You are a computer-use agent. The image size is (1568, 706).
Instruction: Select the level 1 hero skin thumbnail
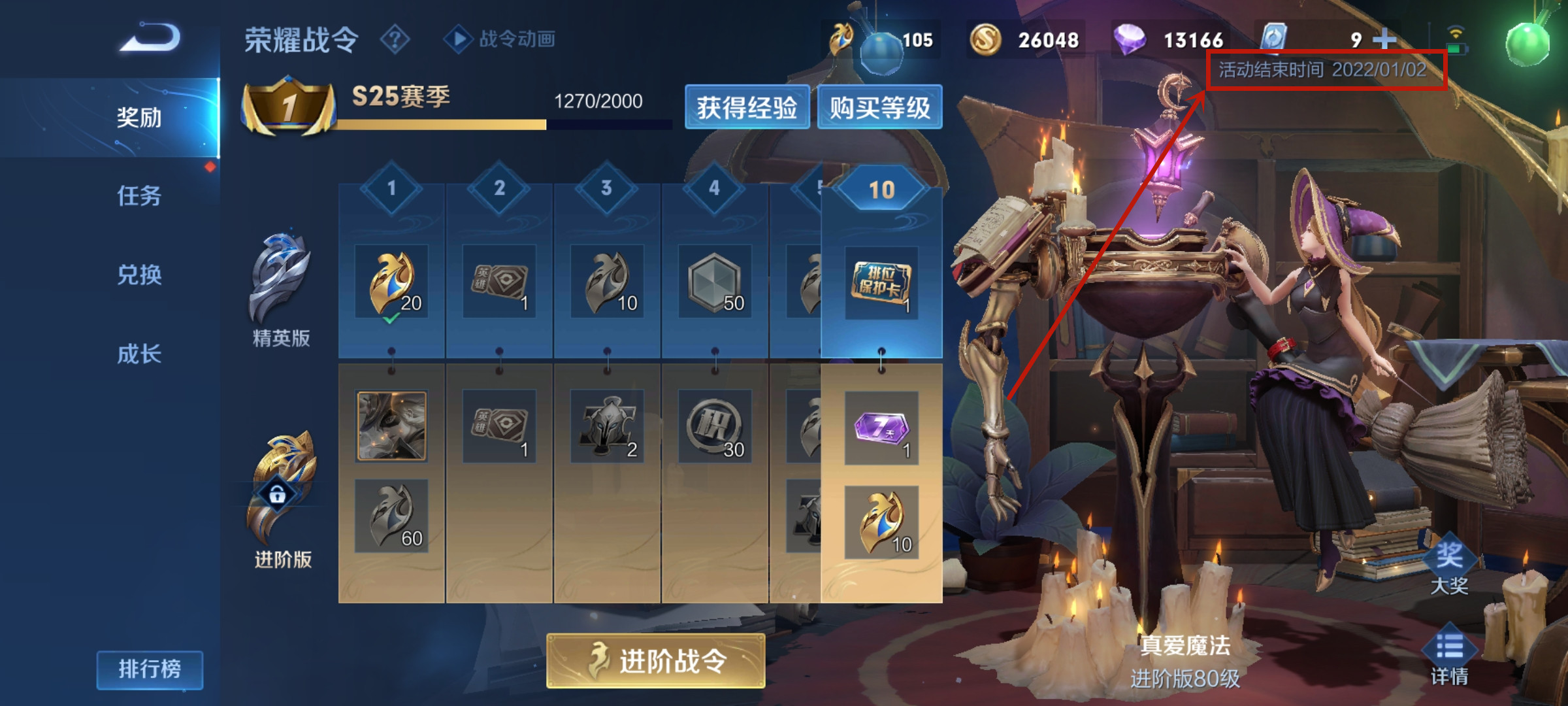coord(391,426)
